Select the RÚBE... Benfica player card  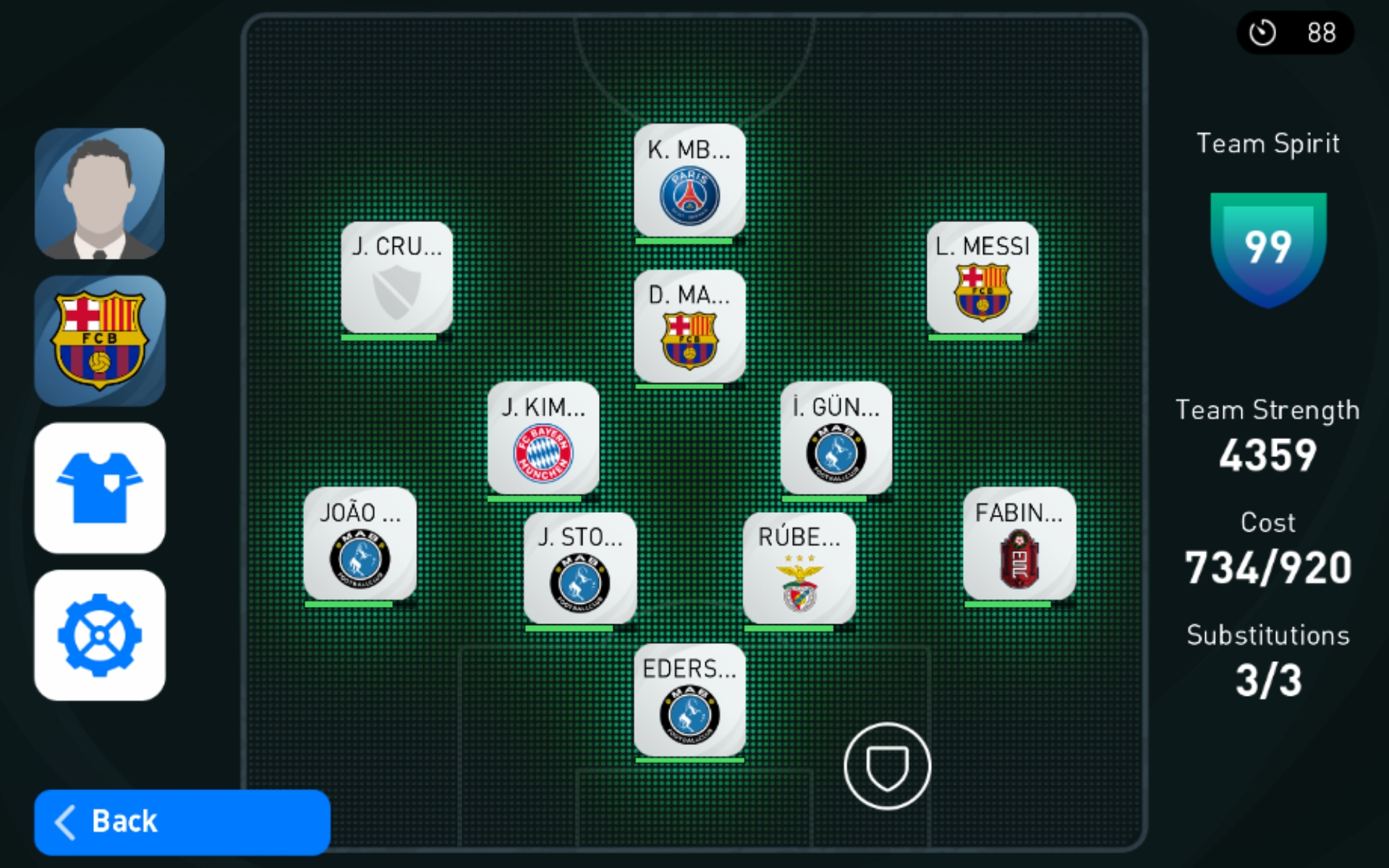click(799, 569)
